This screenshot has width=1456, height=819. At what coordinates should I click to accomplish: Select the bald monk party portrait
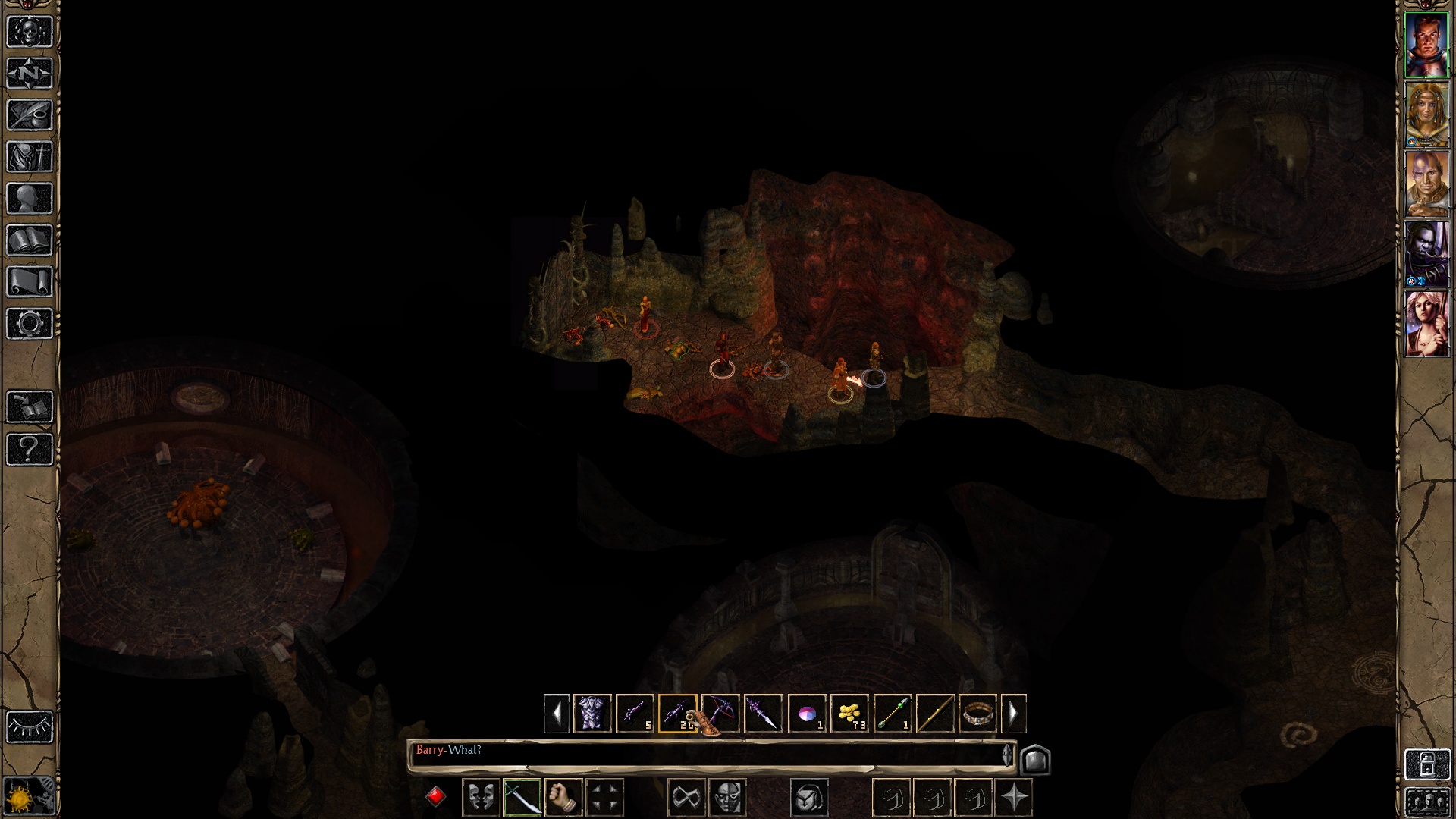pyautogui.click(x=1426, y=184)
